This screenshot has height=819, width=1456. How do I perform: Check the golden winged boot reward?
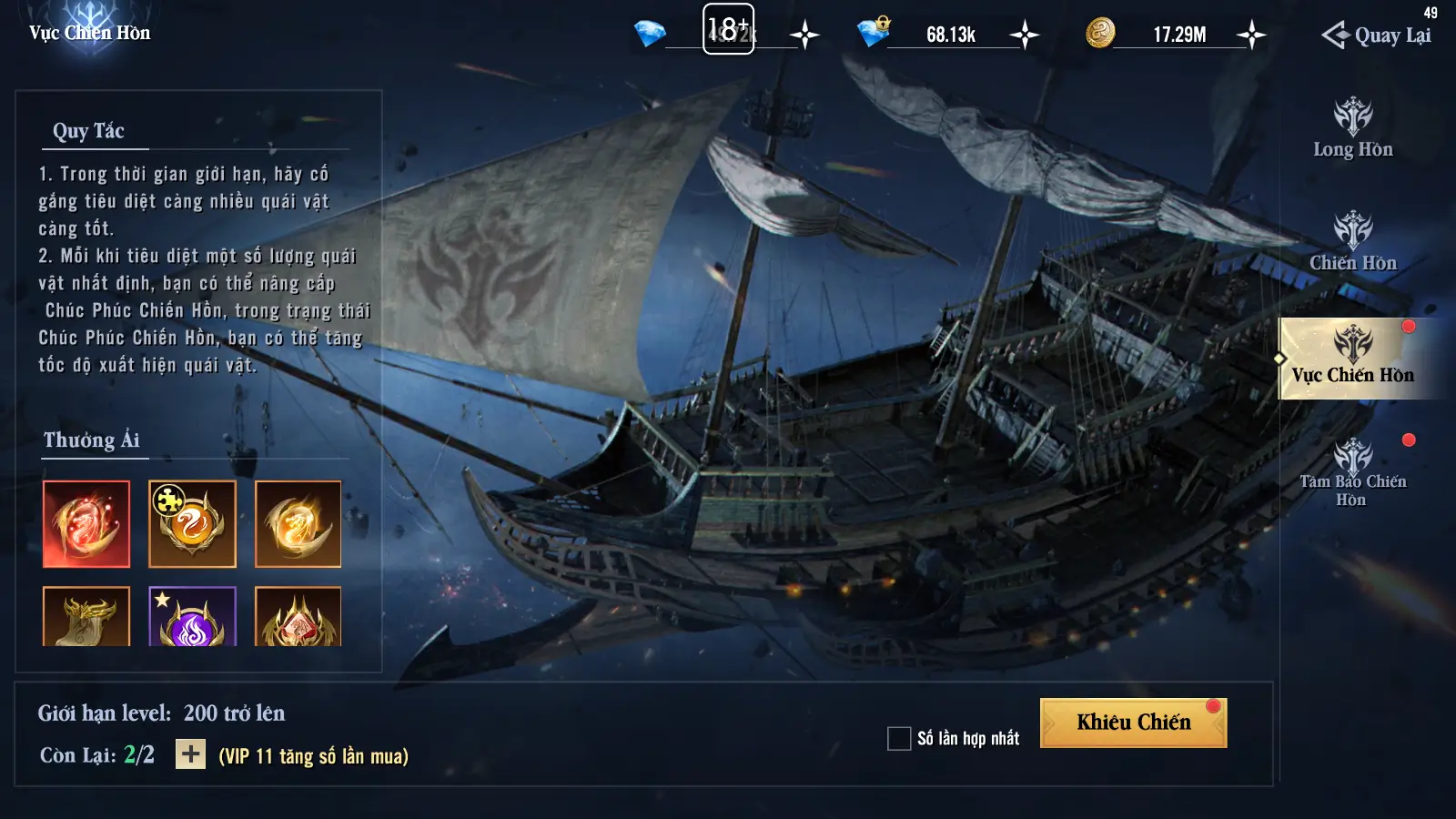tap(86, 618)
